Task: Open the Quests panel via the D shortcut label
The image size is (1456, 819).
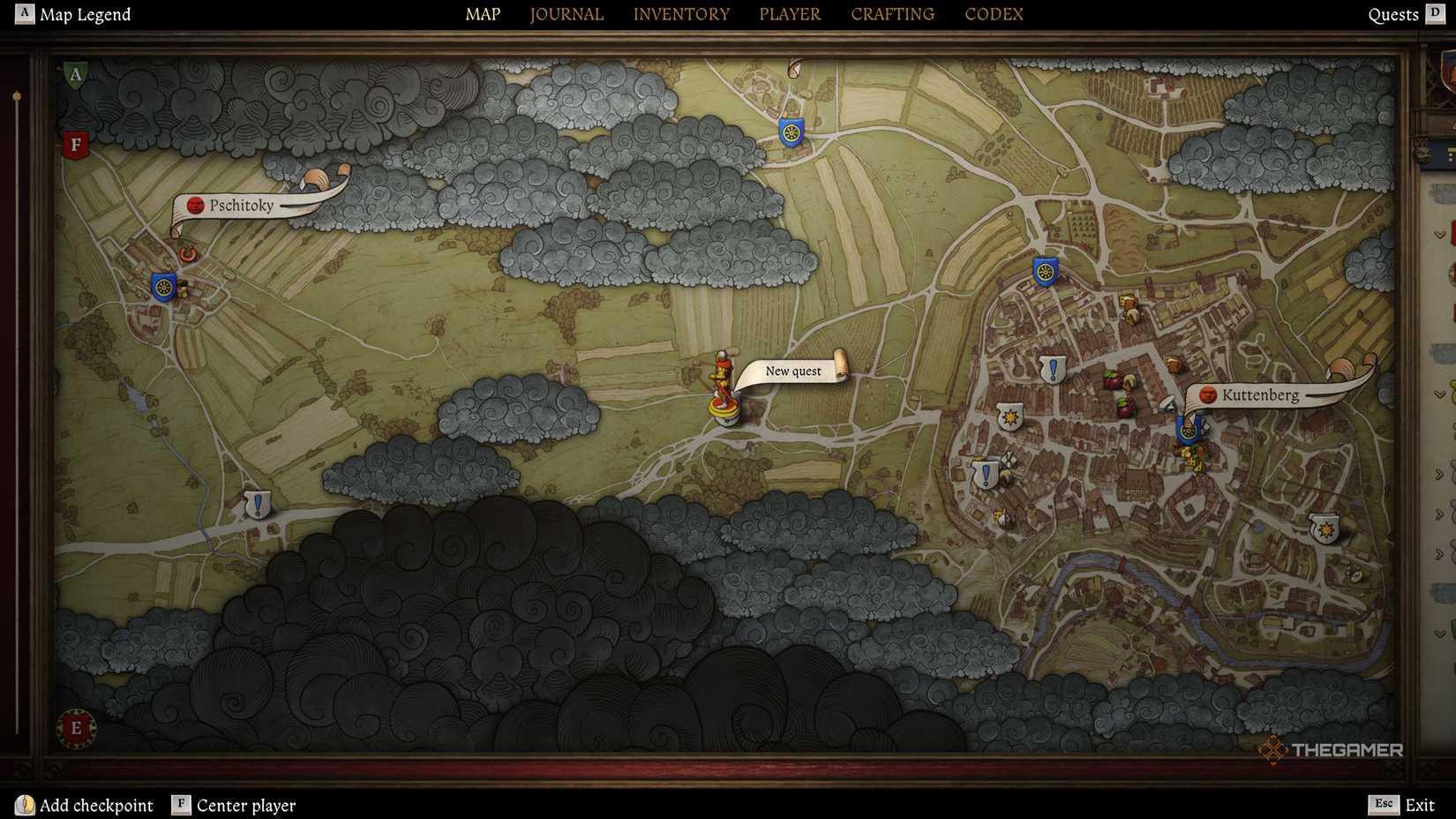Action: [1437, 14]
